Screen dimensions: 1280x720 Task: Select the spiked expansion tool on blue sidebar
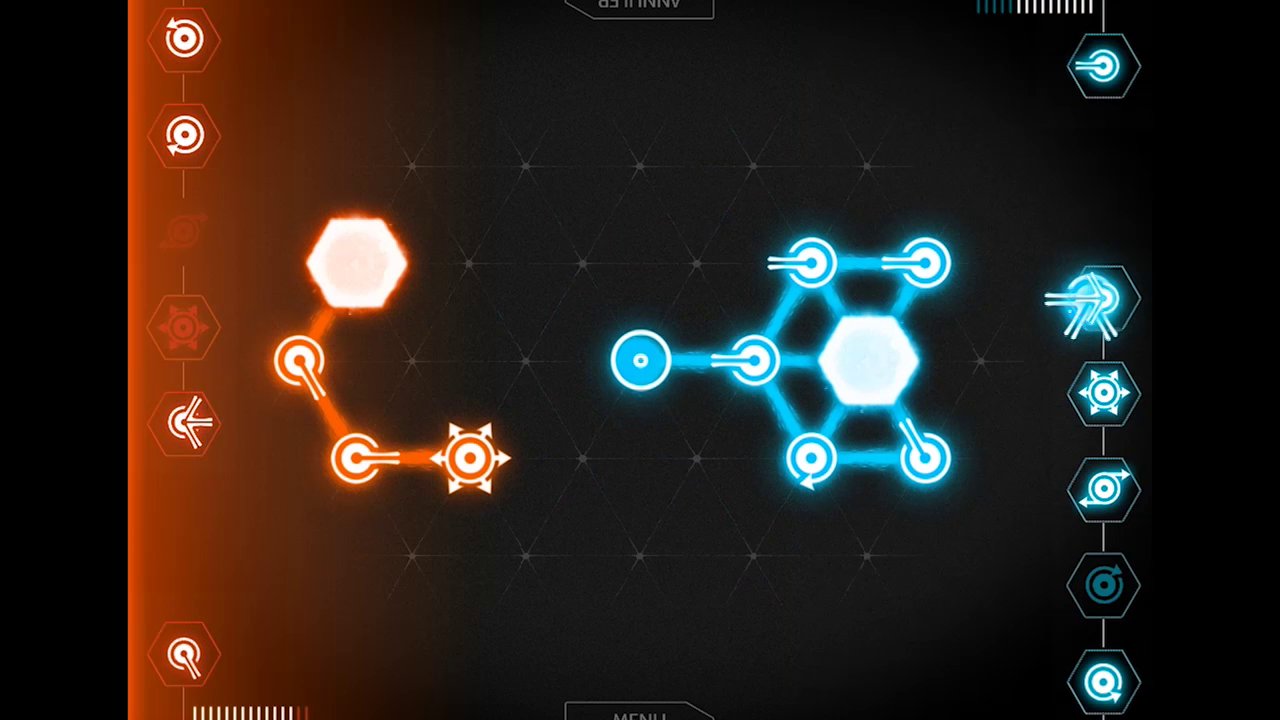click(1103, 393)
